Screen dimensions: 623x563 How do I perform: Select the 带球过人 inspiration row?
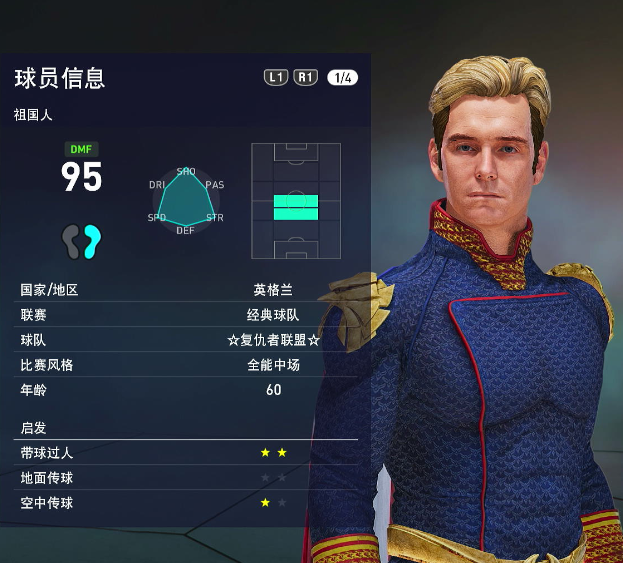pos(186,453)
